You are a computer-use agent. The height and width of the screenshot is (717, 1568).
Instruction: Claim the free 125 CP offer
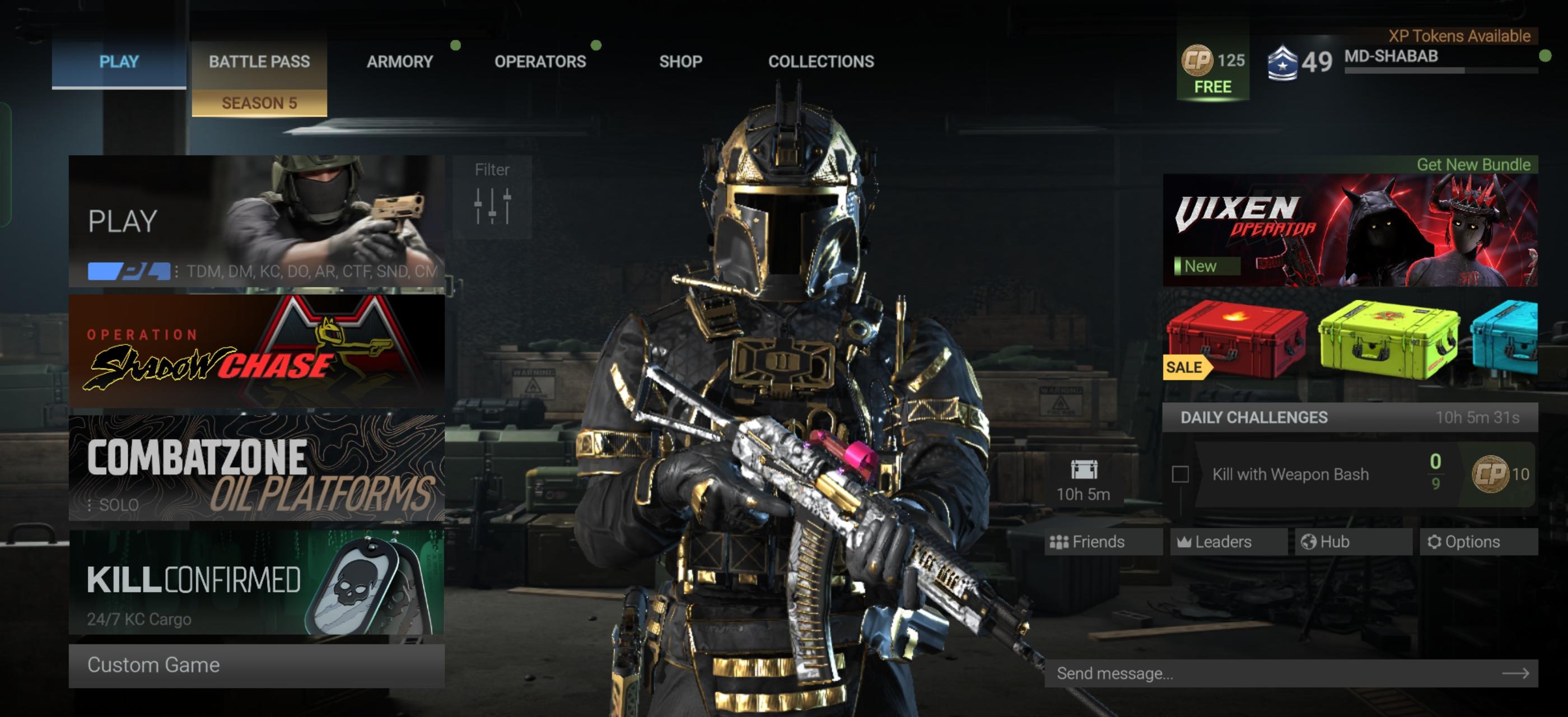coord(1212,70)
